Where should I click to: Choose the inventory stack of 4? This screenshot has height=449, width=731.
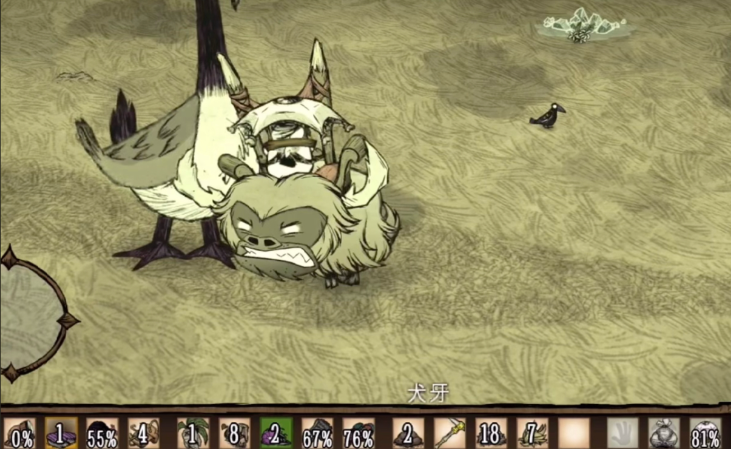143,434
